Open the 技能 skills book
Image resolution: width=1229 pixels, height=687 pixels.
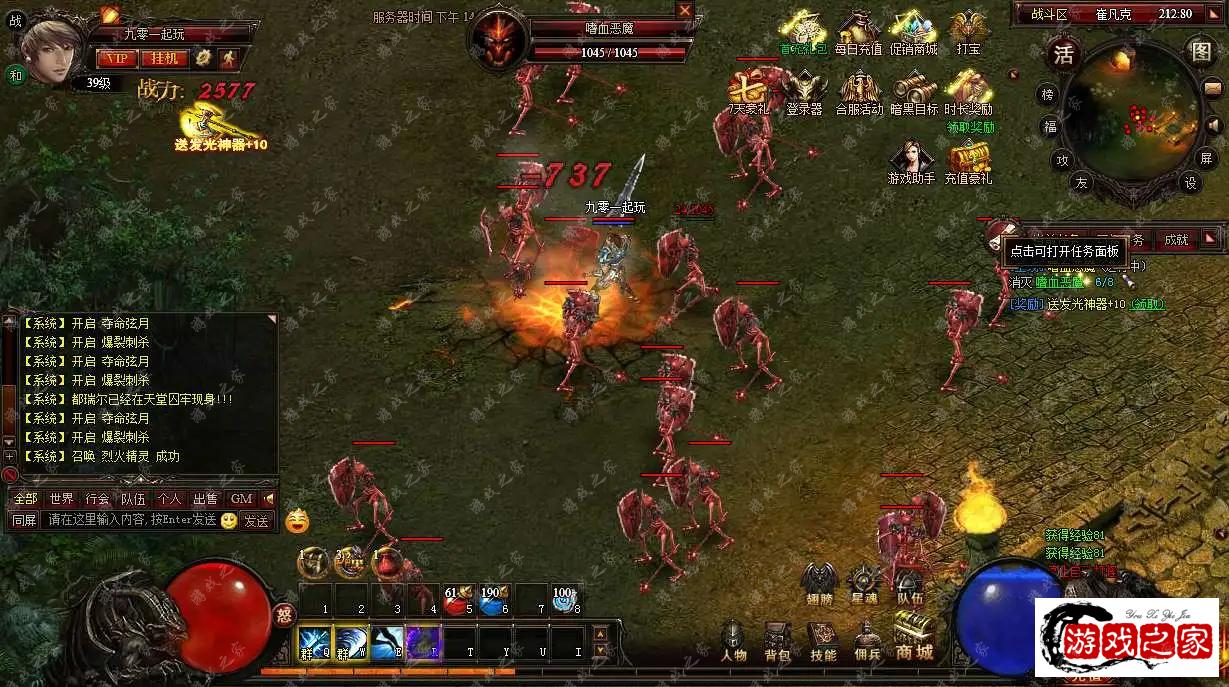tap(823, 641)
